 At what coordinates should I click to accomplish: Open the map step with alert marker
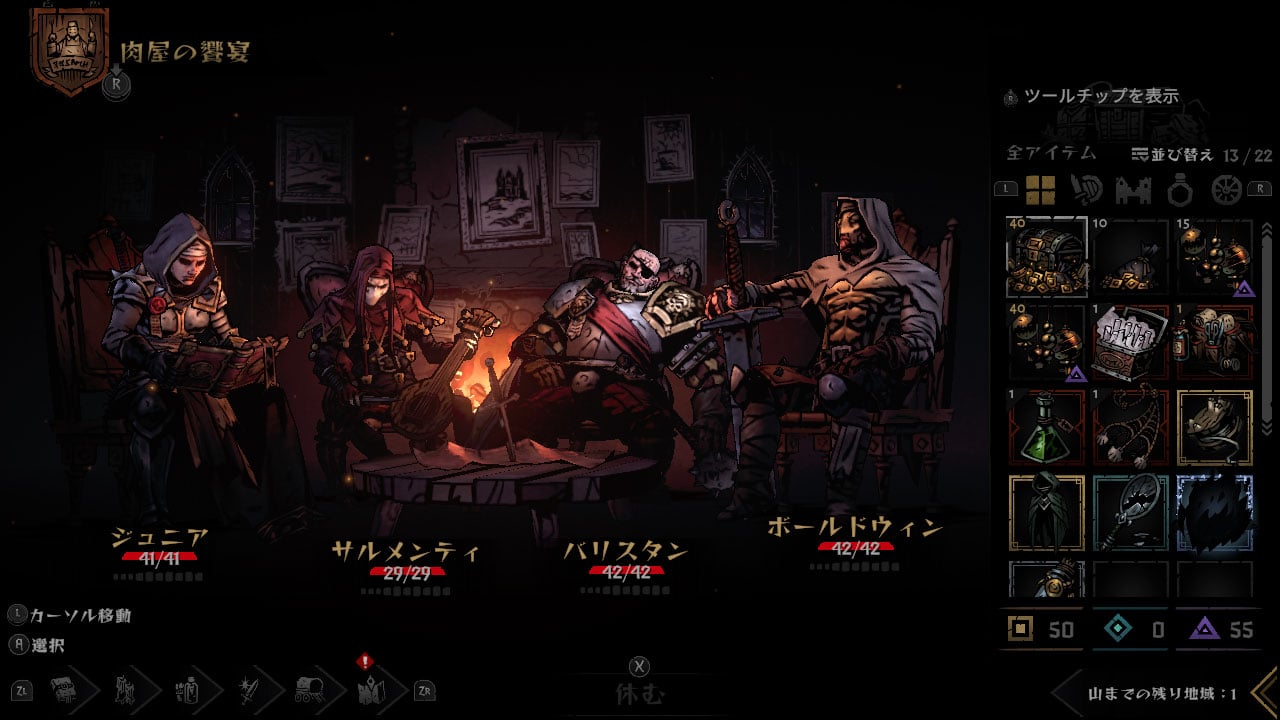[x=366, y=688]
